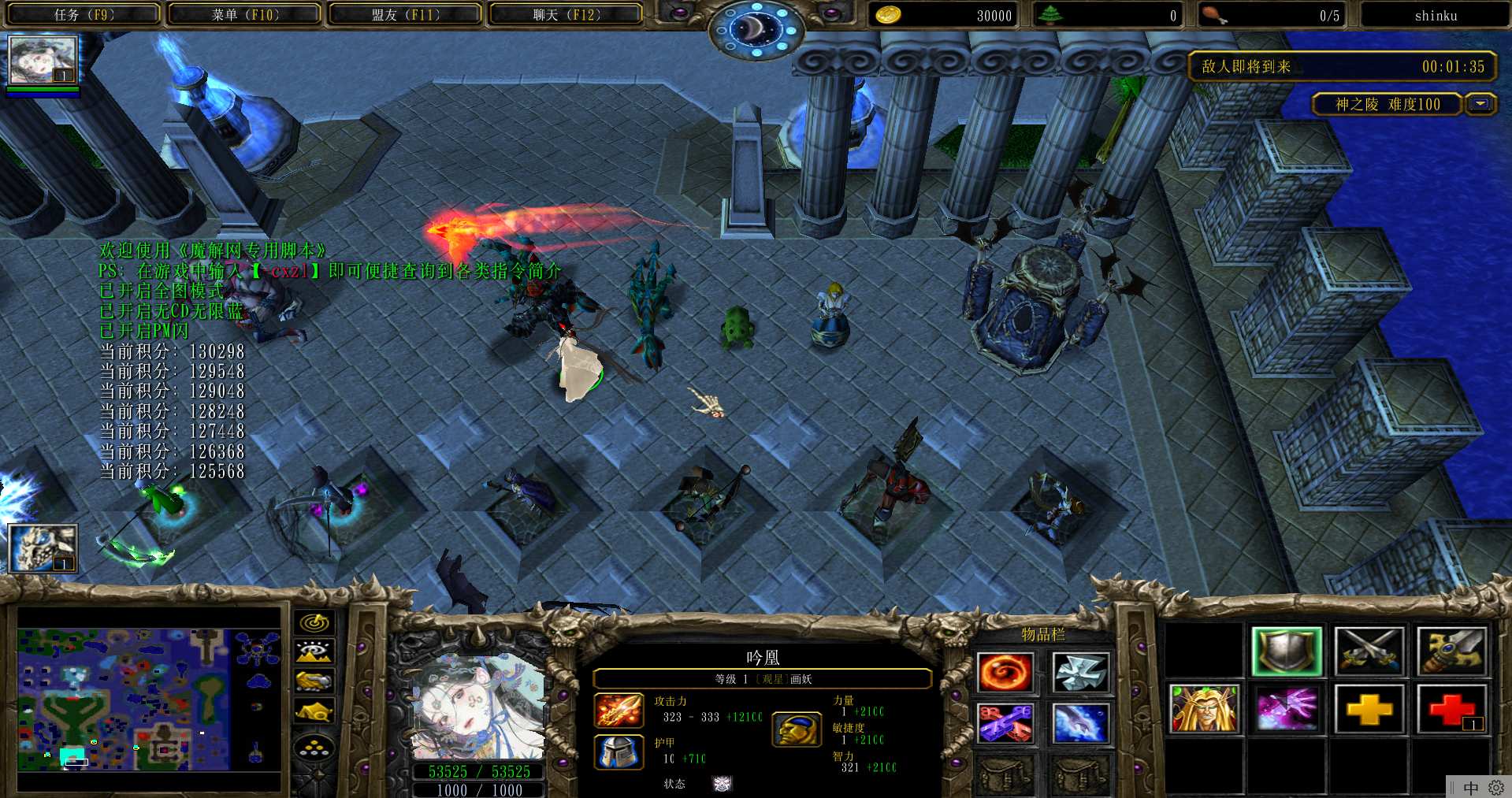Open the yellow plus hero abilities button
The width and height of the screenshot is (1512, 798).
coord(1369,709)
